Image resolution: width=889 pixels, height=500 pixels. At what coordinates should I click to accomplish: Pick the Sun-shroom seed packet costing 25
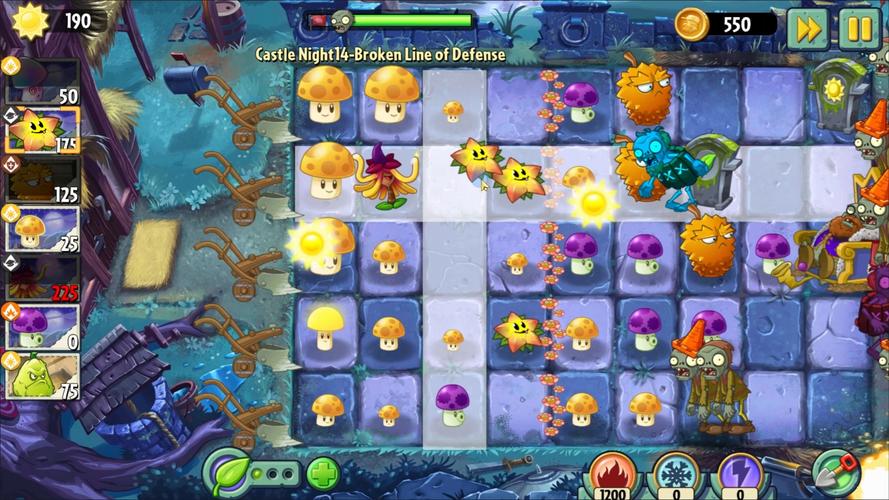(42, 229)
